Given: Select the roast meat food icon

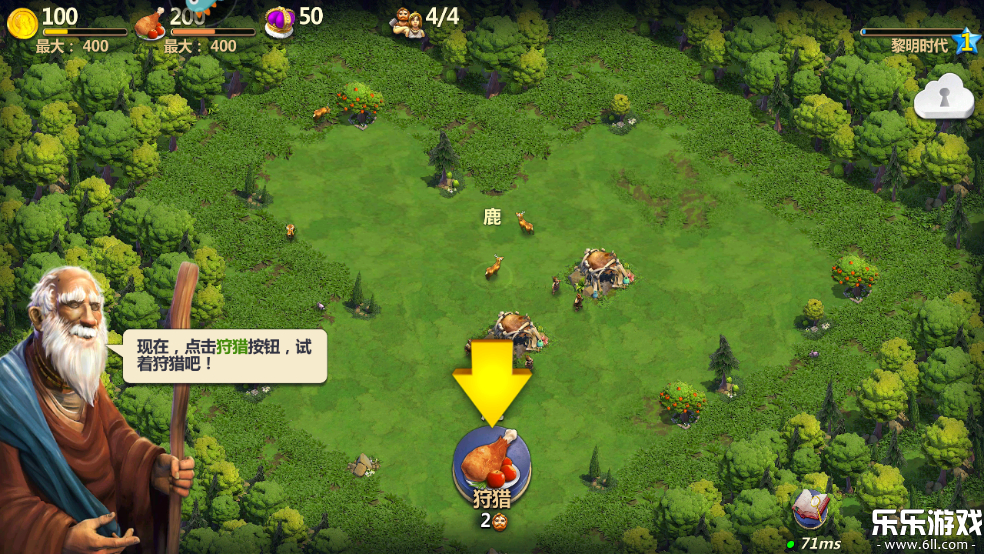Looking at the screenshot, I should pos(149,21).
